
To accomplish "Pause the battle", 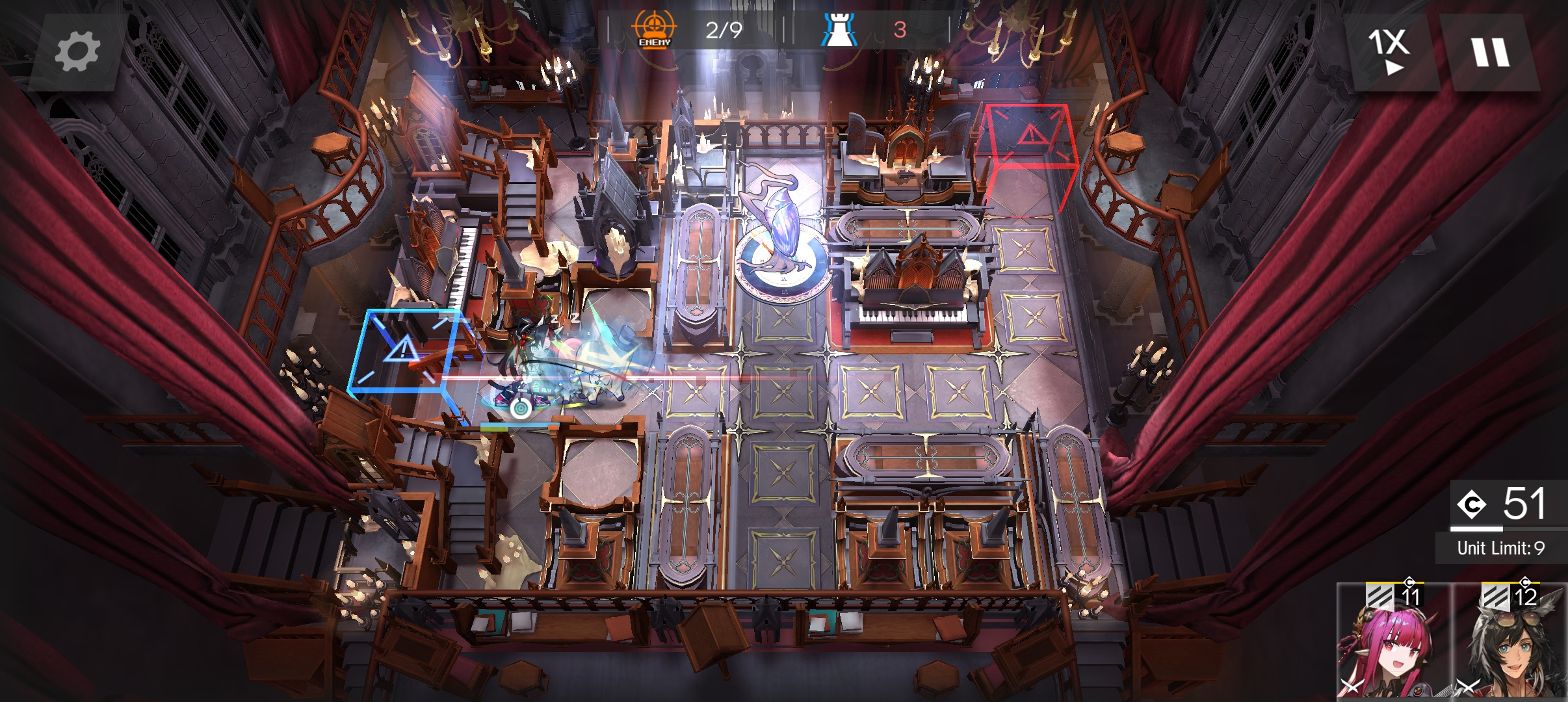I will pyautogui.click(x=1490, y=51).
